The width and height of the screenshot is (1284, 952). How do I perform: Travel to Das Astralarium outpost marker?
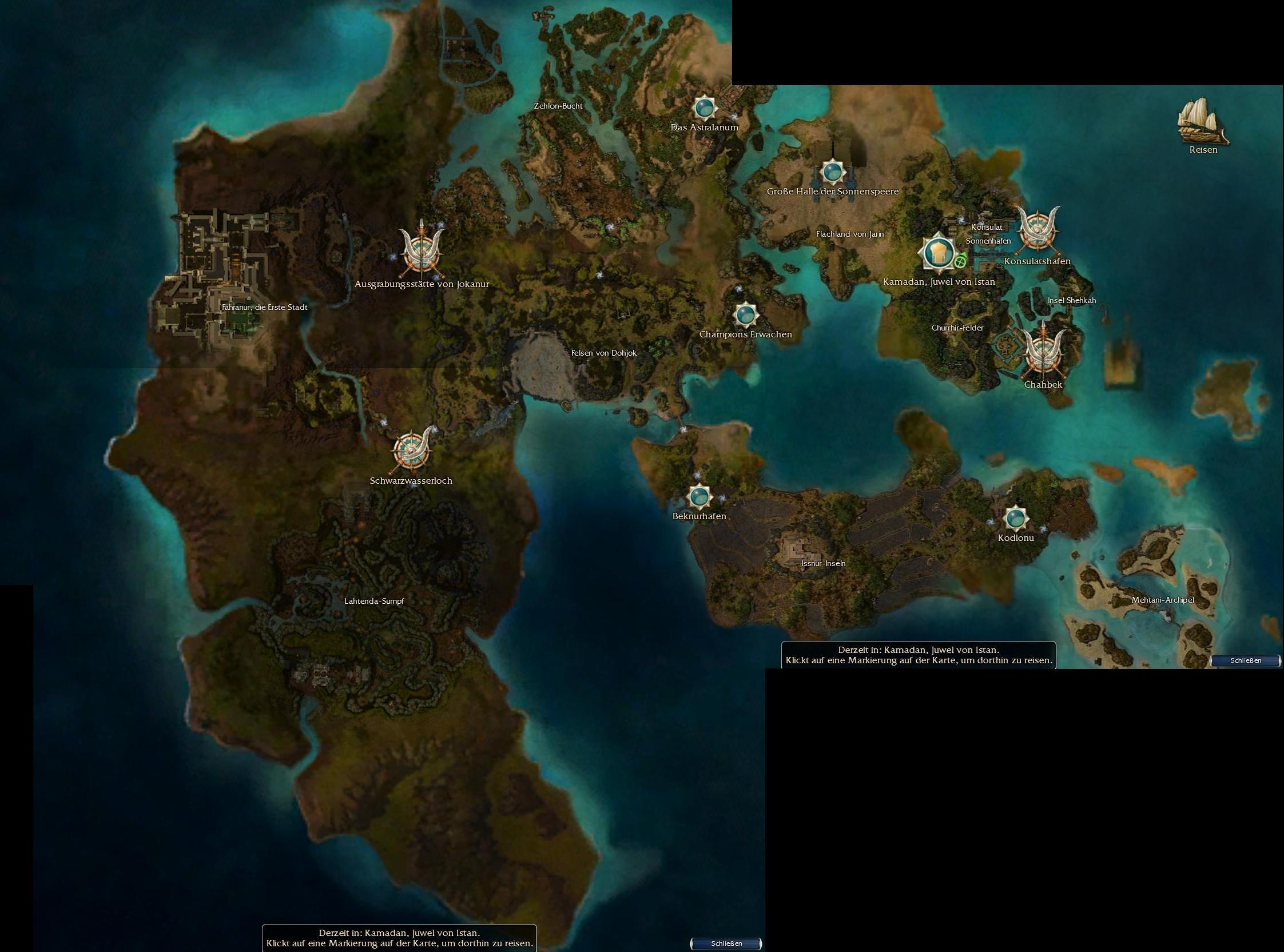[704, 107]
